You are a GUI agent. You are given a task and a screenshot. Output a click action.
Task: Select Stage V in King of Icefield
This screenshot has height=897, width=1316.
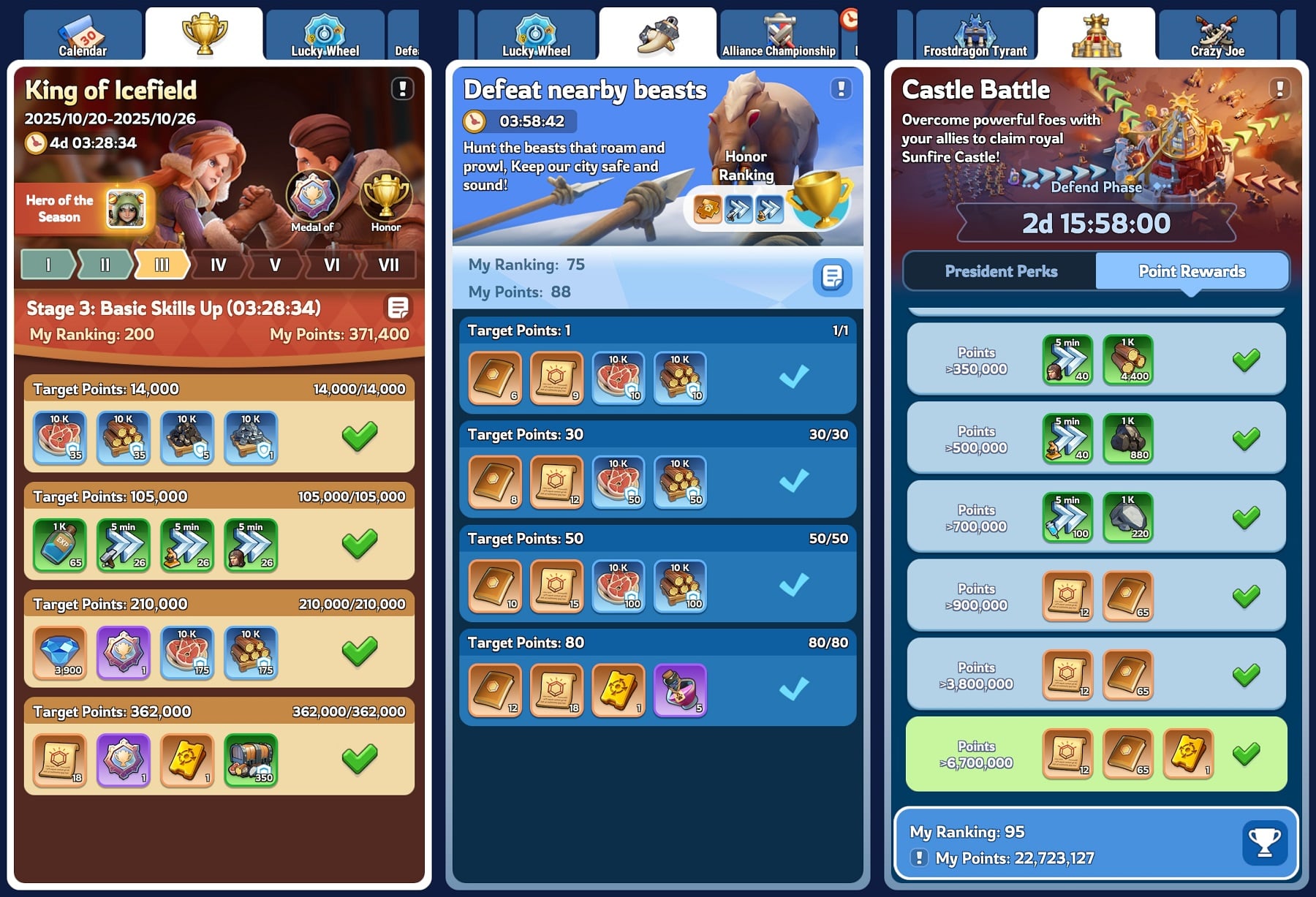274,266
